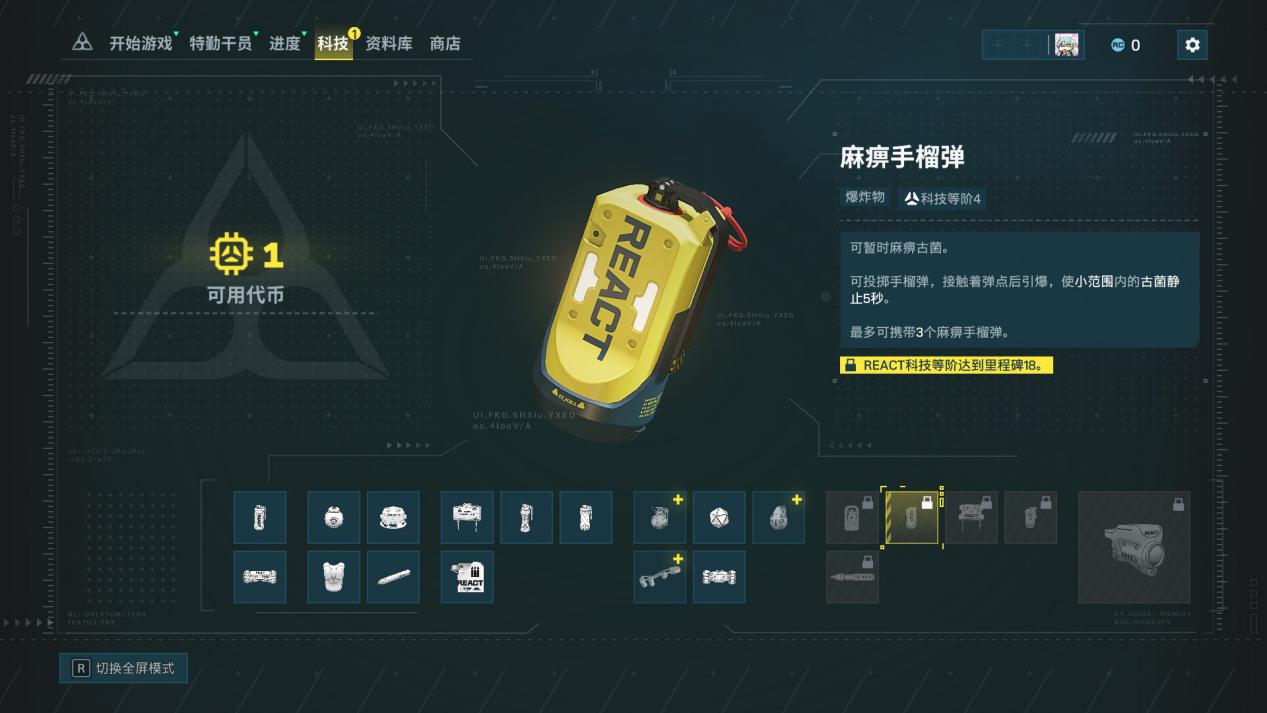Choose the thin stick-shaped tool slot
The height and width of the screenshot is (713, 1267).
(393, 577)
